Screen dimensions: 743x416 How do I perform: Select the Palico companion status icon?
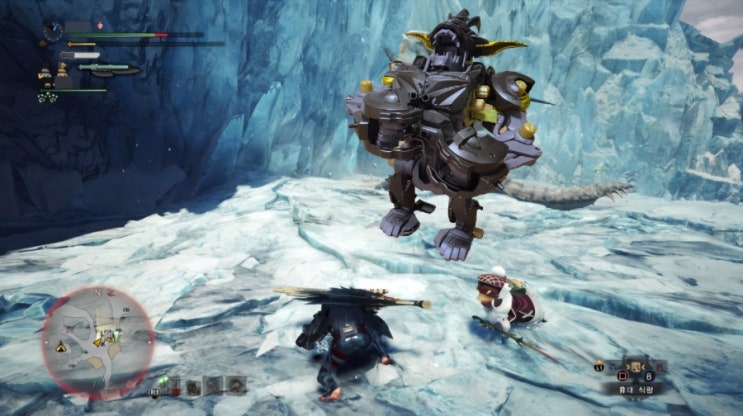(45, 73)
